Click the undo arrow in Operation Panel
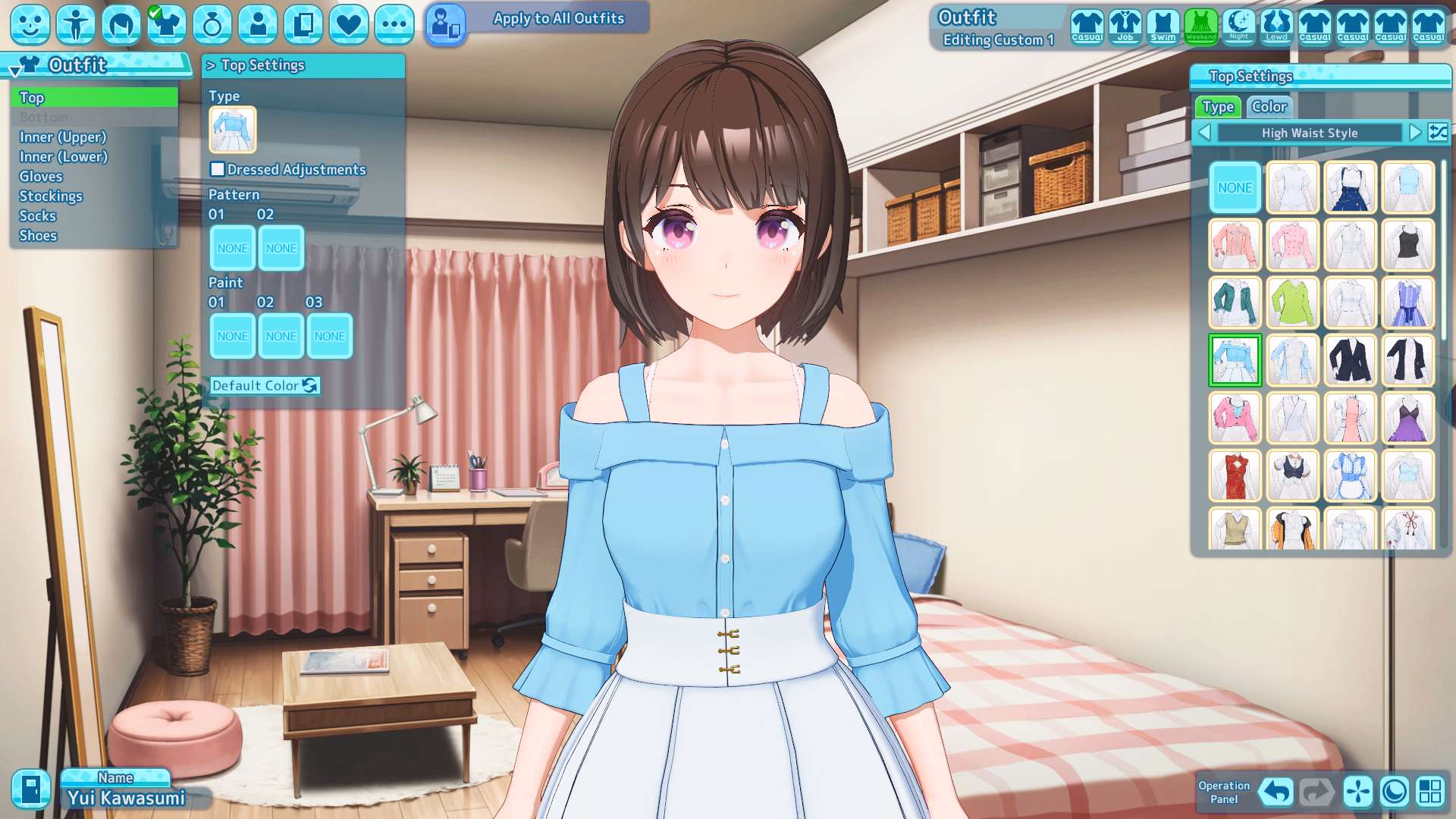The width and height of the screenshot is (1456, 819). tap(1276, 792)
